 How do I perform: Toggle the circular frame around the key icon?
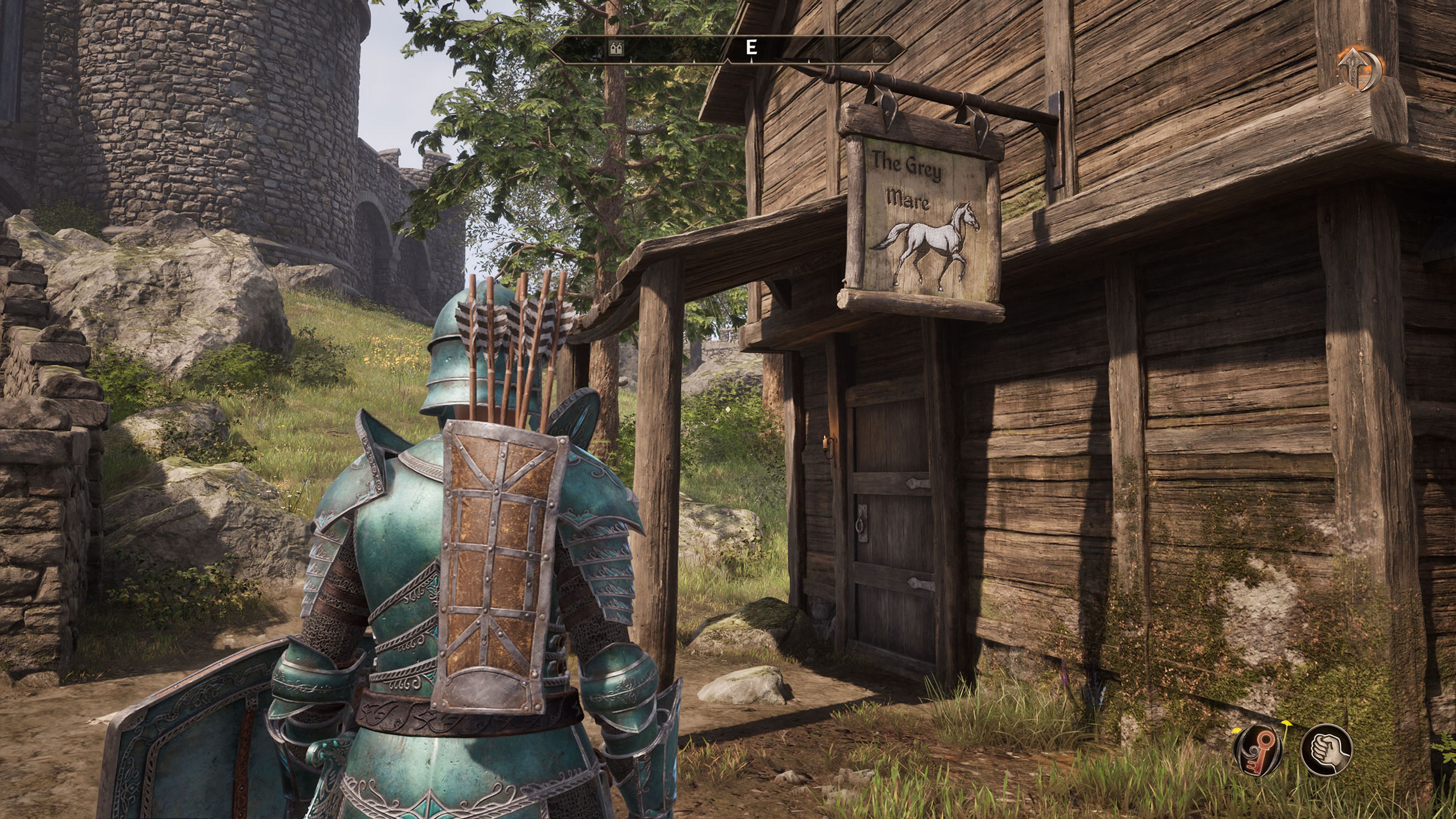tap(1259, 728)
